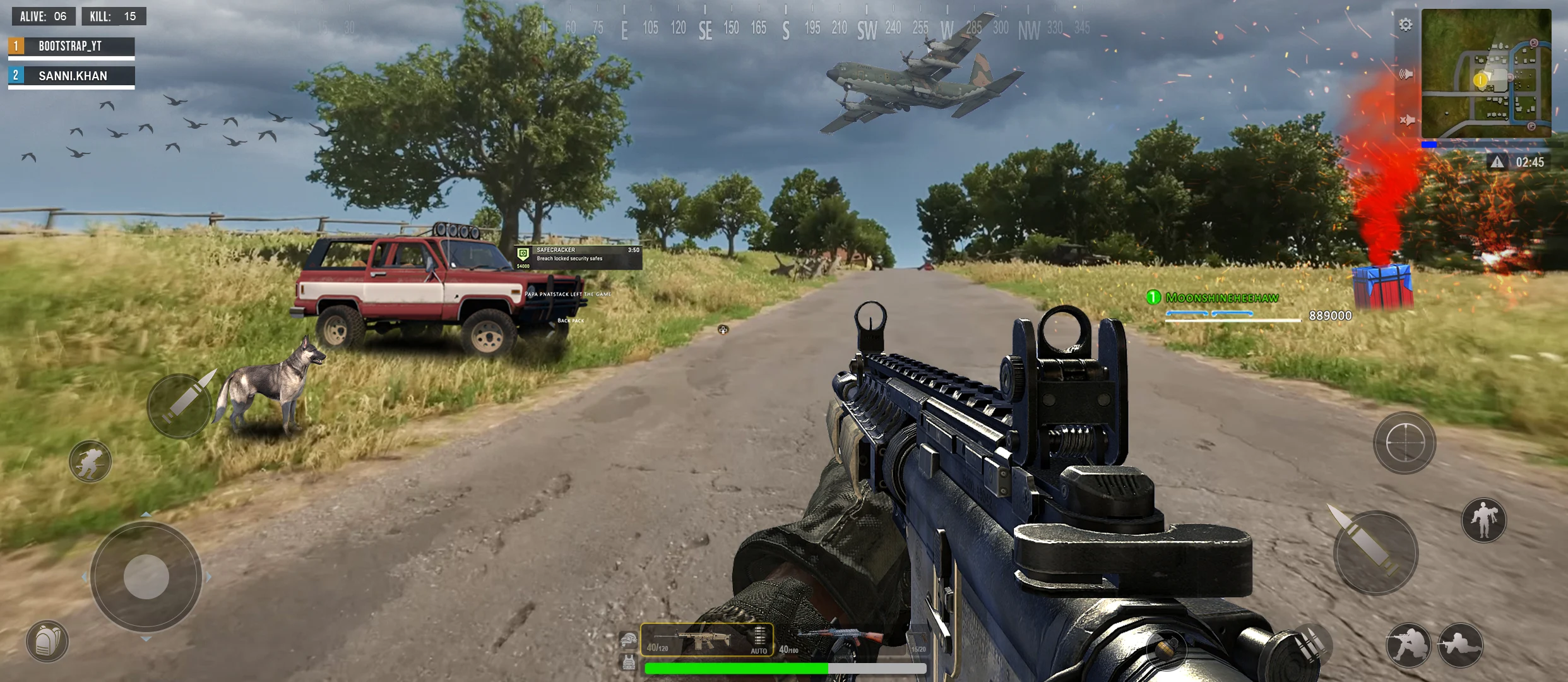Viewport: 1568px width, 682px height.
Task: Activate the crosshair aim button
Action: pos(1405,443)
